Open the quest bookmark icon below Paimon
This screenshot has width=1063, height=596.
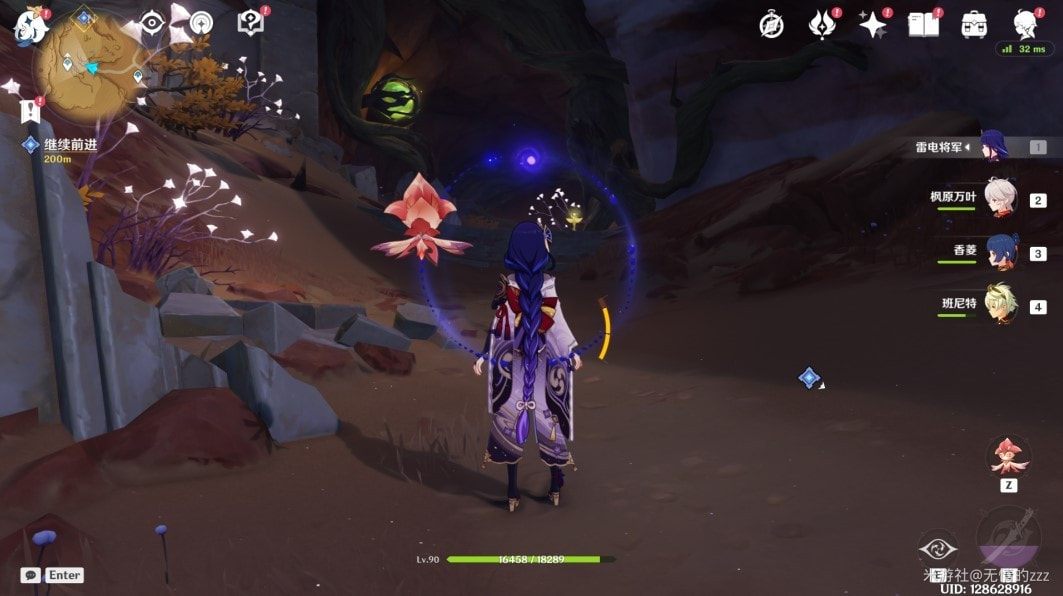[x=29, y=109]
